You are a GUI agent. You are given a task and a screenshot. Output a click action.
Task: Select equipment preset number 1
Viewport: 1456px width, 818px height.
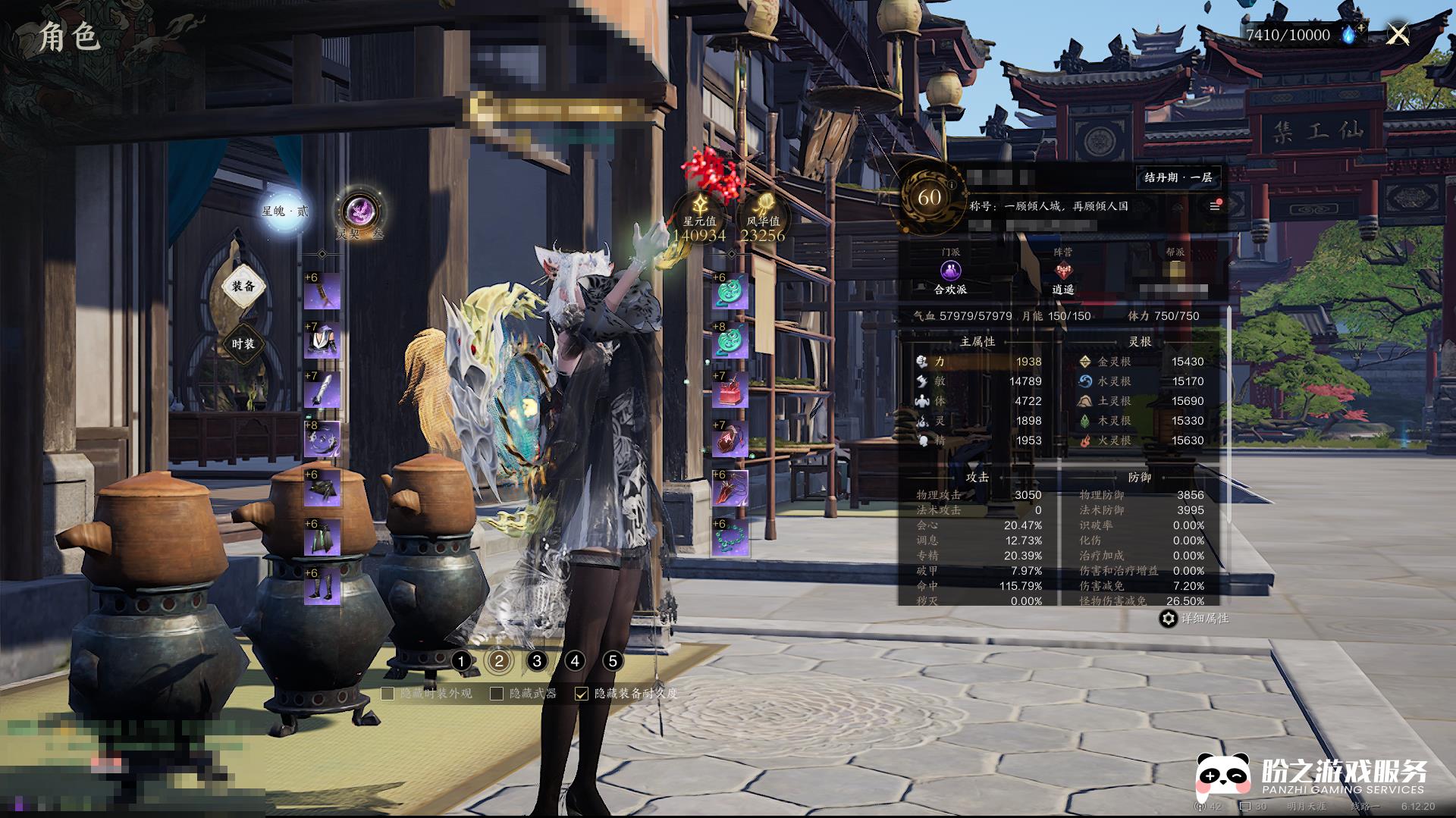(461, 661)
